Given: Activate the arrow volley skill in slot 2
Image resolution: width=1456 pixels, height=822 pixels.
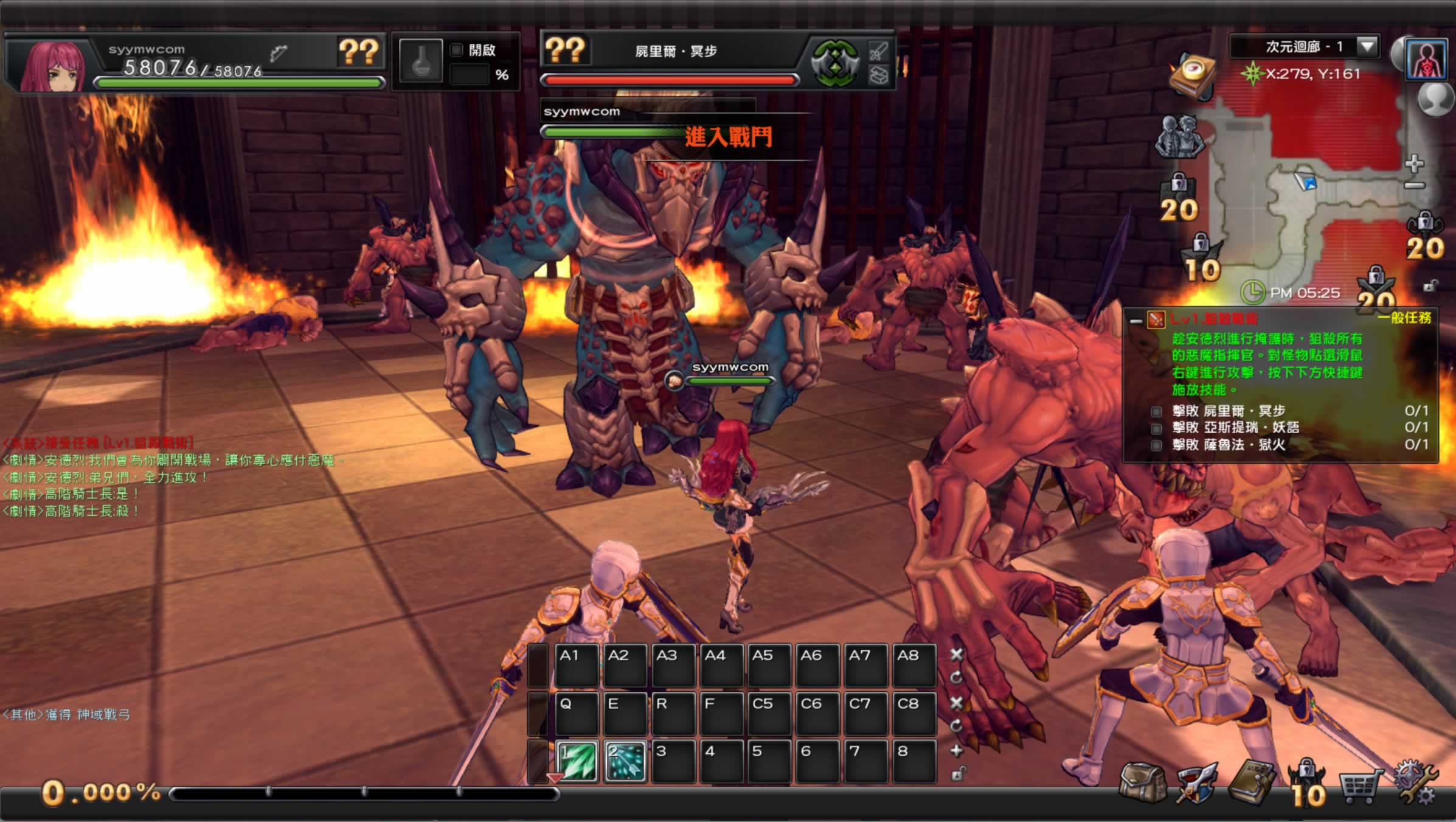Looking at the screenshot, I should 625,761.
